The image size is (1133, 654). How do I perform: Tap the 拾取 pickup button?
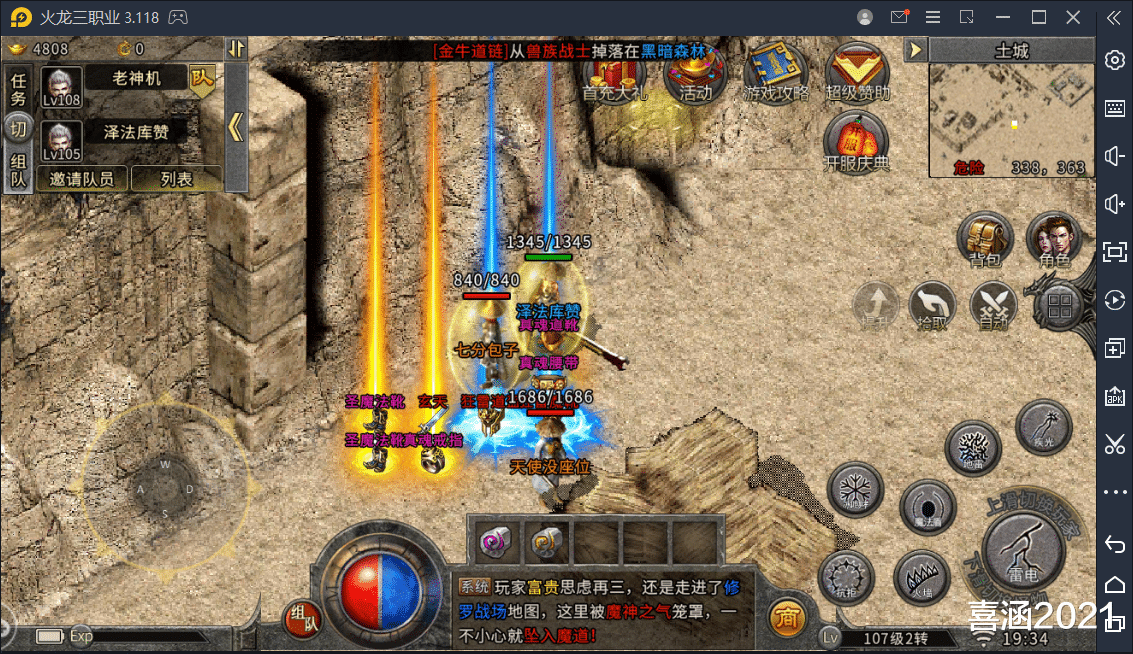point(932,304)
